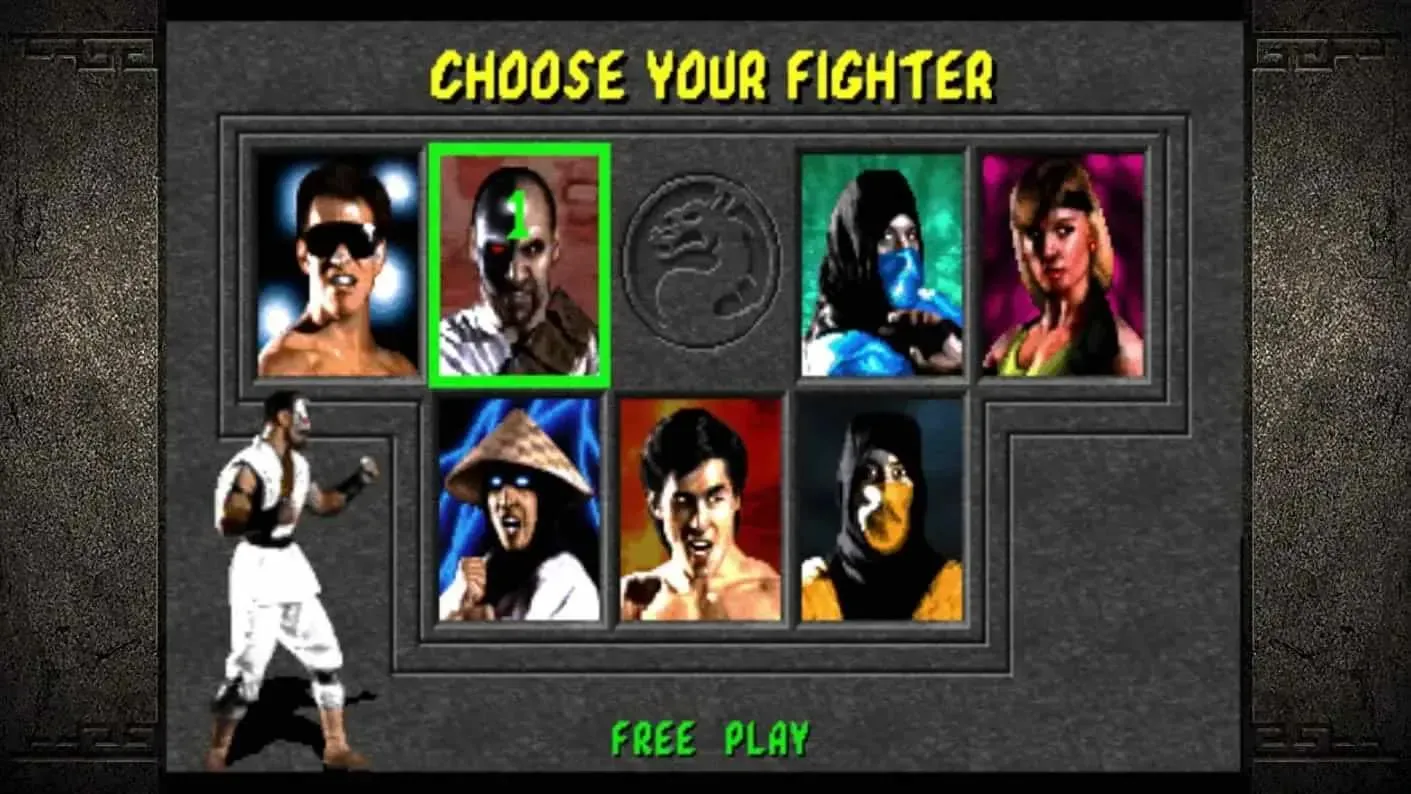The height and width of the screenshot is (794, 1411).
Task: Select Scorpion's portrait
Action: point(880,515)
